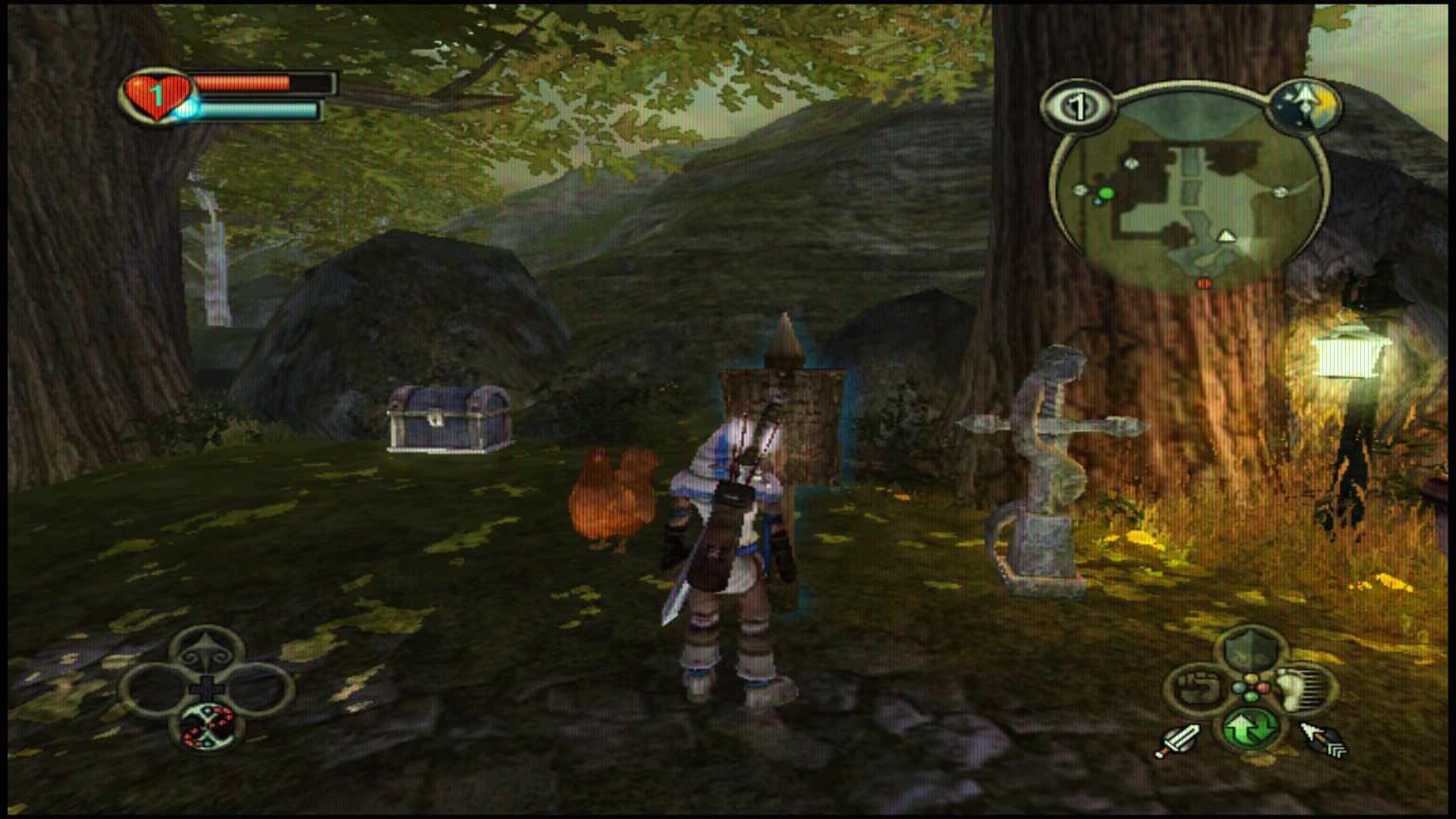The width and height of the screenshot is (1456, 819).
Task: Activate the shield block icon
Action: point(1250,649)
